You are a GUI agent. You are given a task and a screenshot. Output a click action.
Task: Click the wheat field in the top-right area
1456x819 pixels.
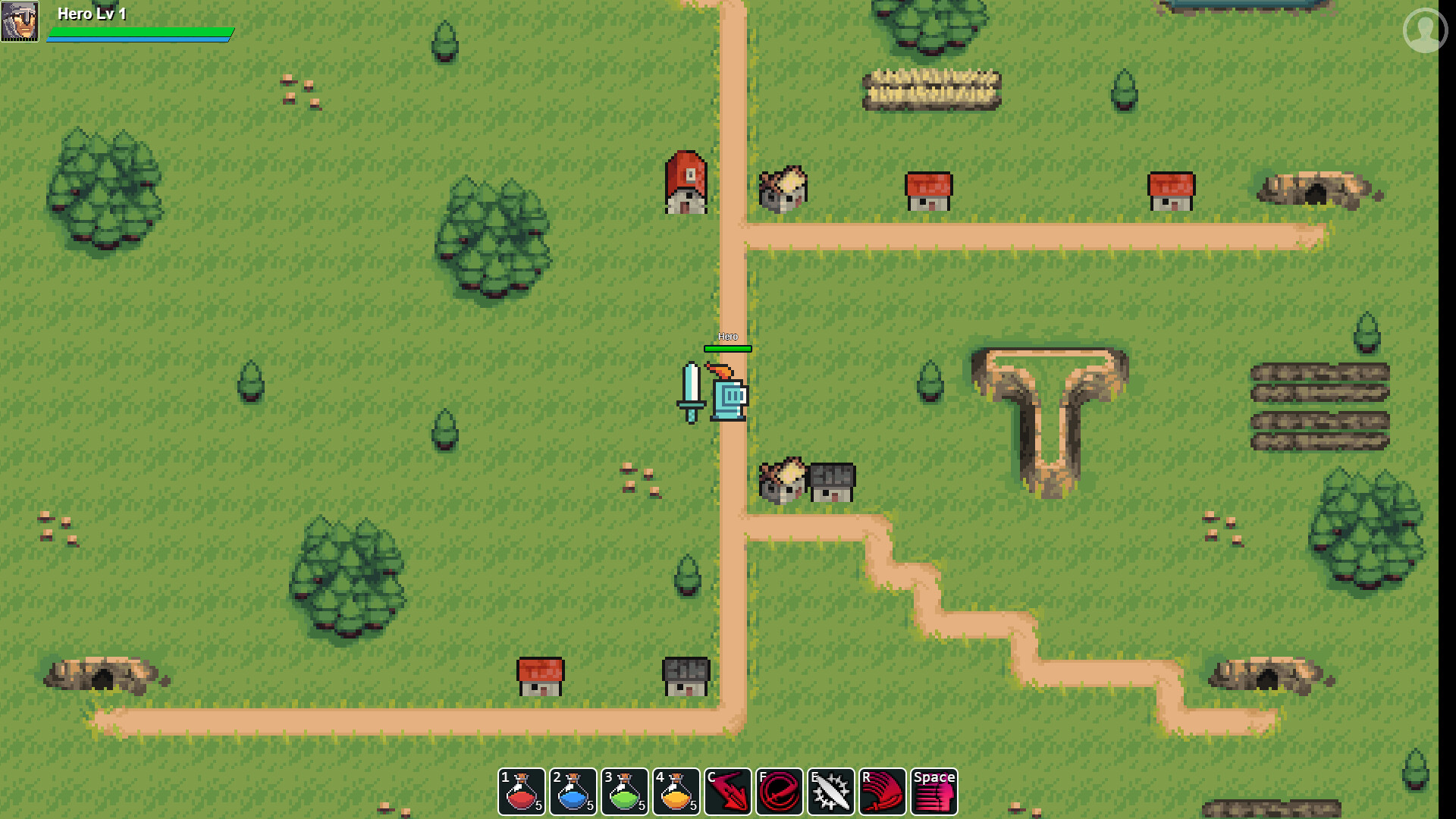tap(933, 87)
